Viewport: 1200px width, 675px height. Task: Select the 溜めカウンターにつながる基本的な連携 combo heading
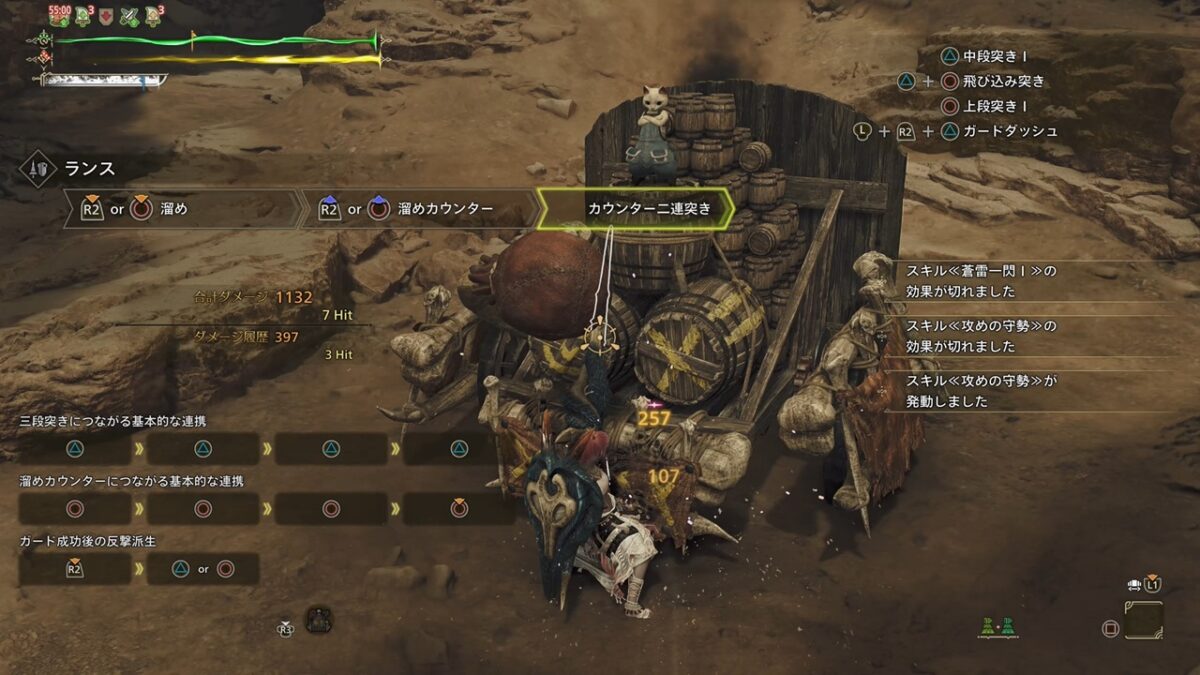(131, 481)
